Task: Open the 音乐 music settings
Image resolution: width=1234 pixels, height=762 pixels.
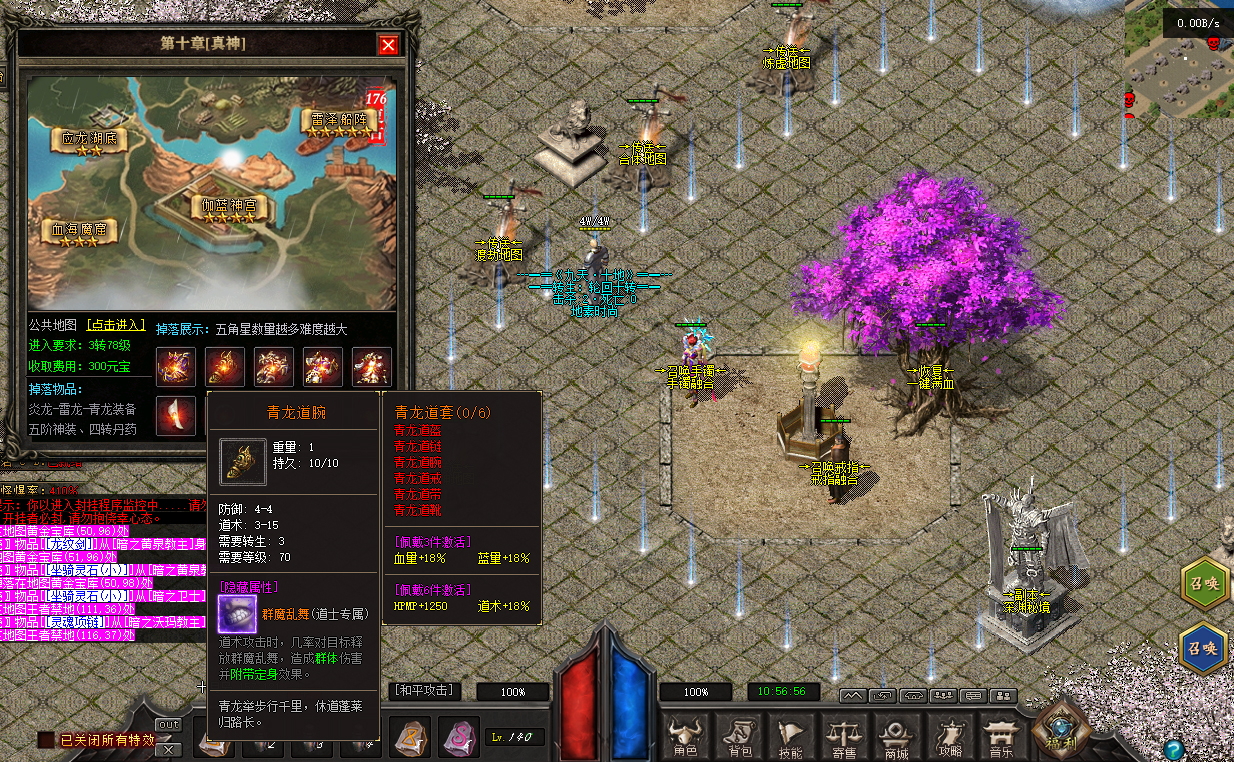Action: (x=999, y=738)
